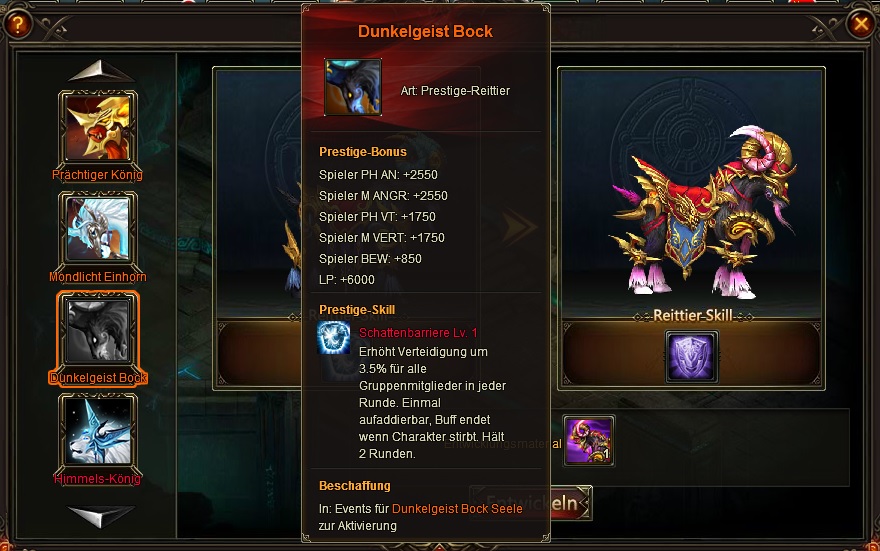Click the purple shield Reittier-Skill icon
Screen dimensions: 880x551
[692, 357]
